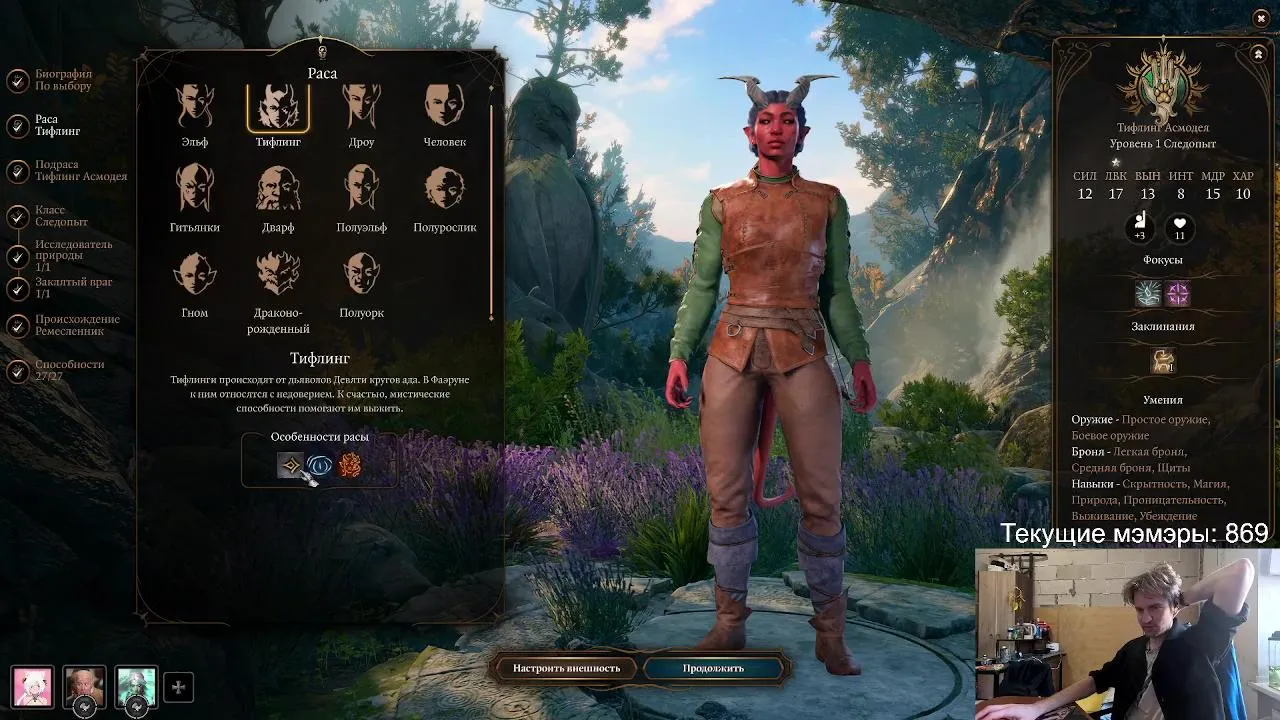Open the Биография step in sidebar
The width and height of the screenshot is (1280, 720).
(x=62, y=80)
